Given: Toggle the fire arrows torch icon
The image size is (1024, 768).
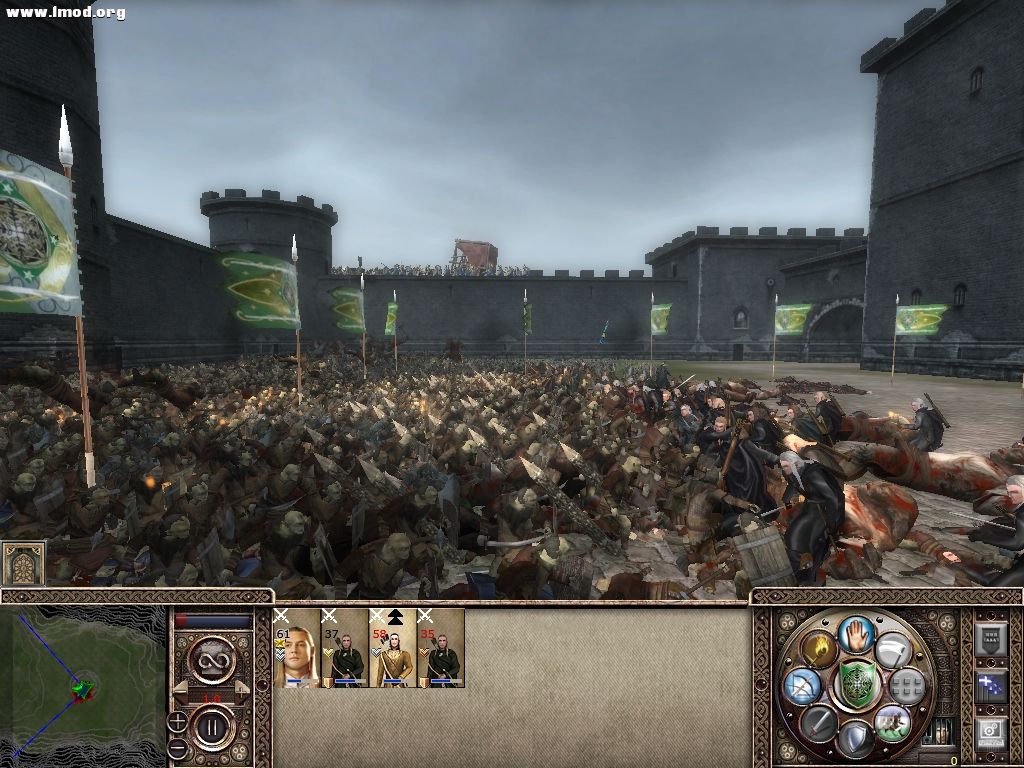Looking at the screenshot, I should (x=819, y=651).
